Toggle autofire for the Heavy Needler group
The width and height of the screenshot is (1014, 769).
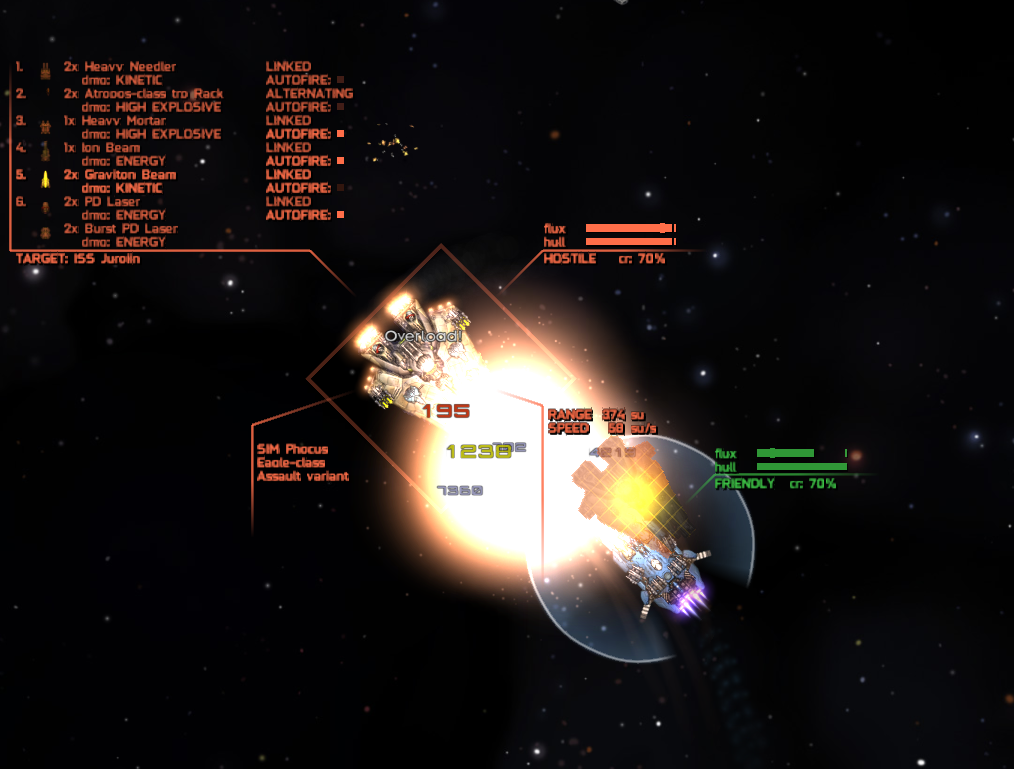pyautogui.click(x=340, y=80)
